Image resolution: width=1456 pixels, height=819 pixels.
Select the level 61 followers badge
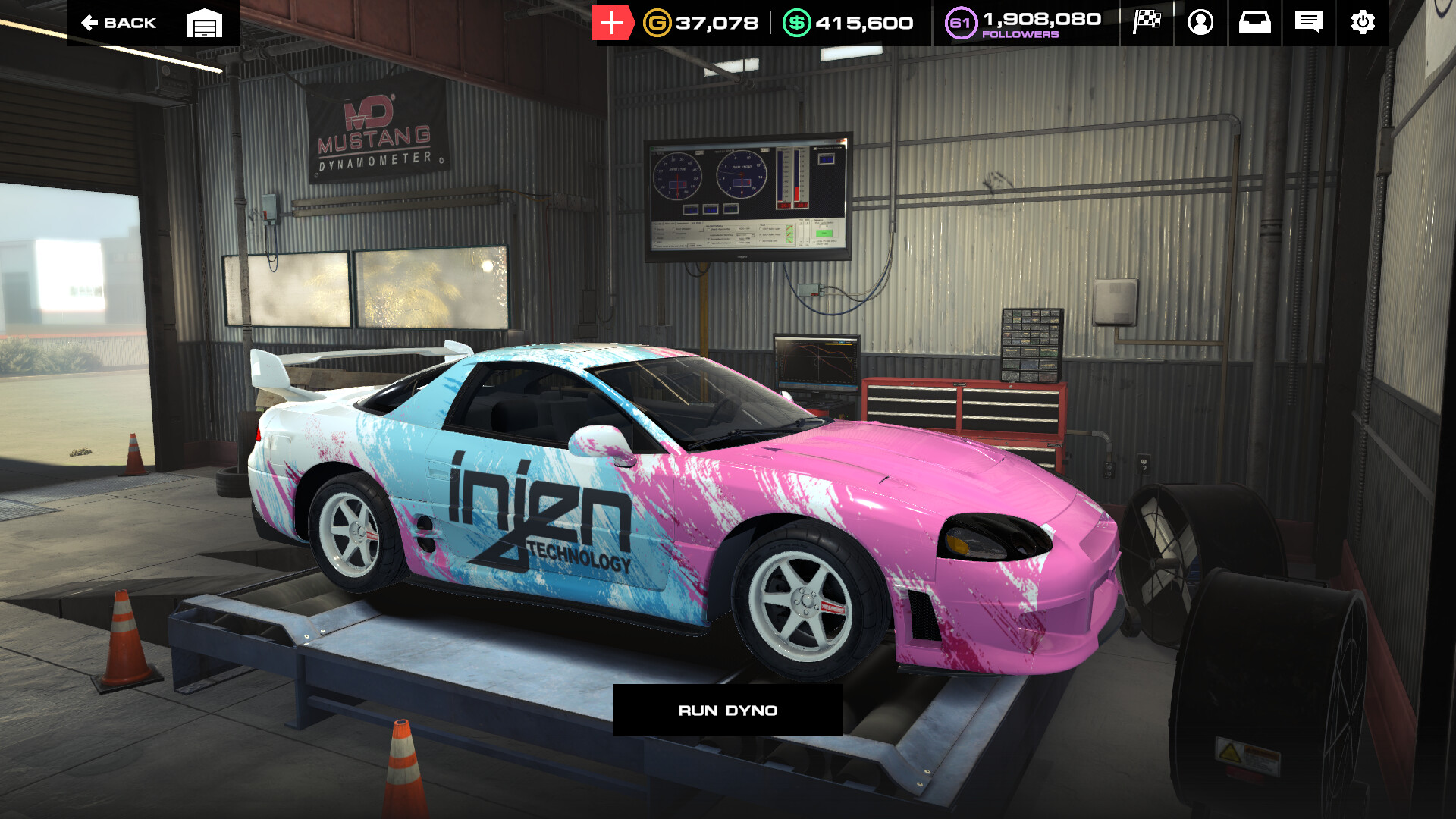coord(960,23)
